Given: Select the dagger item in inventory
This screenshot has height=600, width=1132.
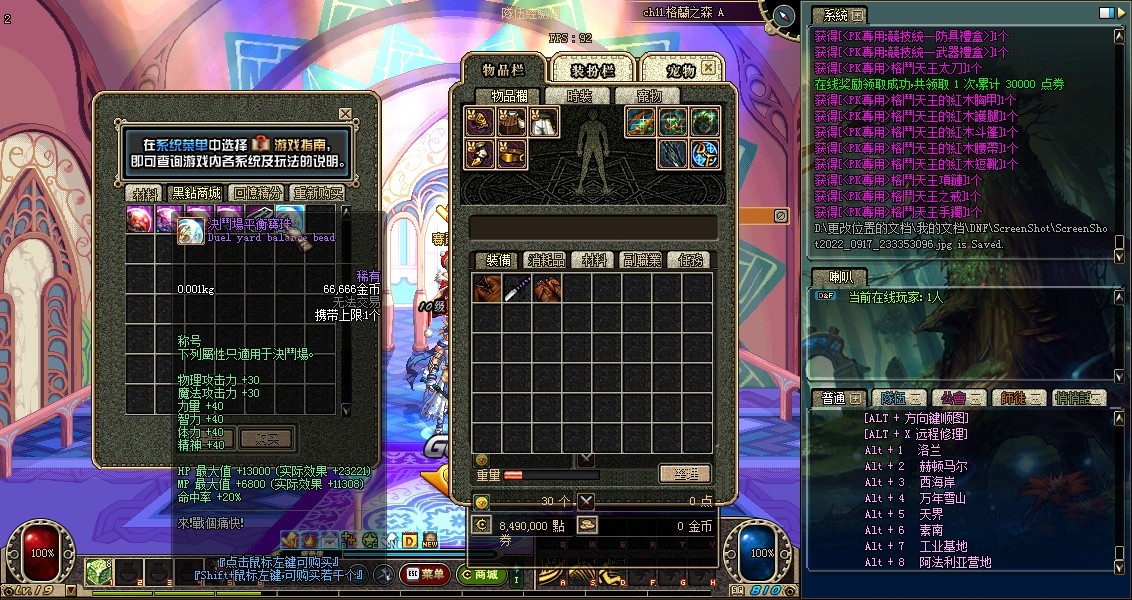Looking at the screenshot, I should coord(517,289).
